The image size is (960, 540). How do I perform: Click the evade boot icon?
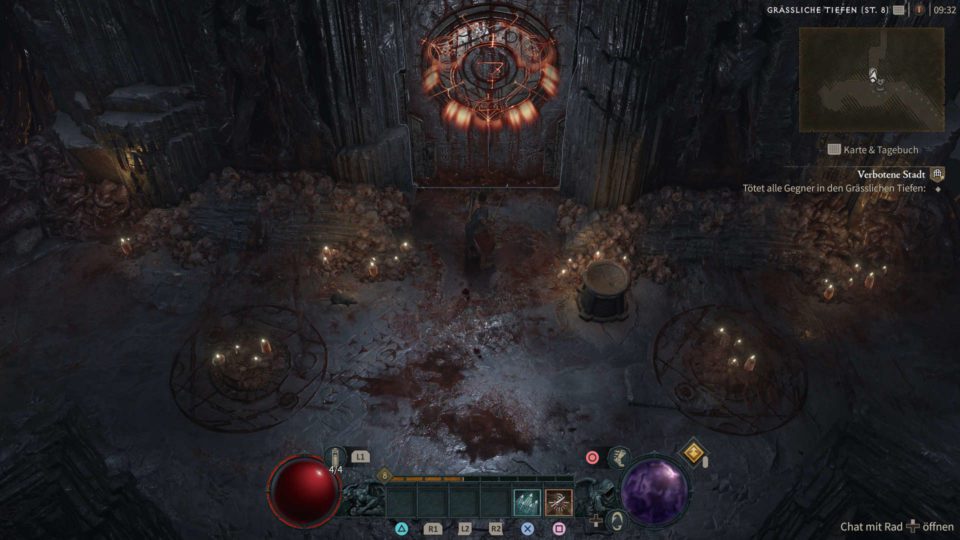click(x=619, y=458)
